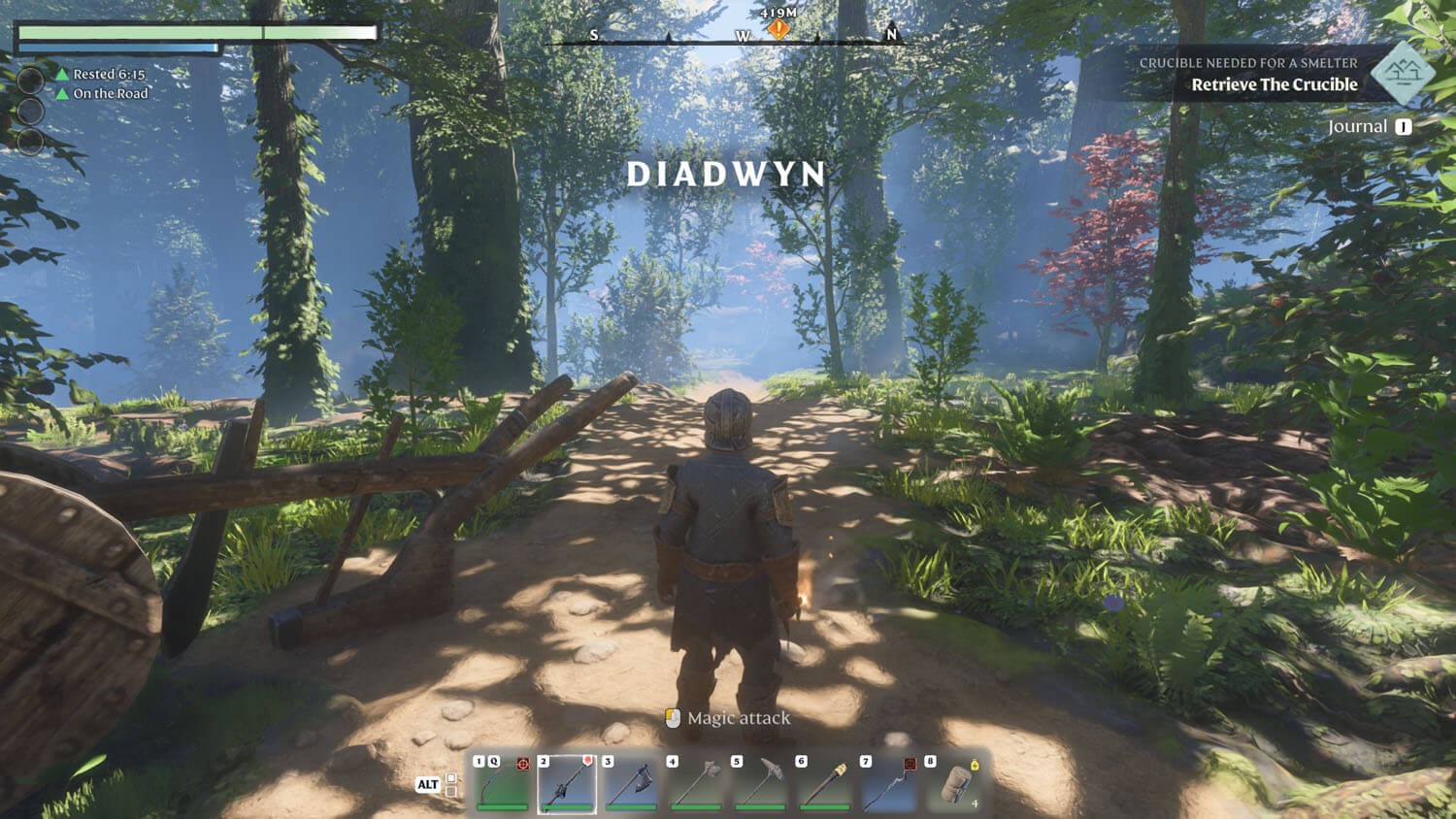Click the On the Road buff indicator

click(112, 93)
